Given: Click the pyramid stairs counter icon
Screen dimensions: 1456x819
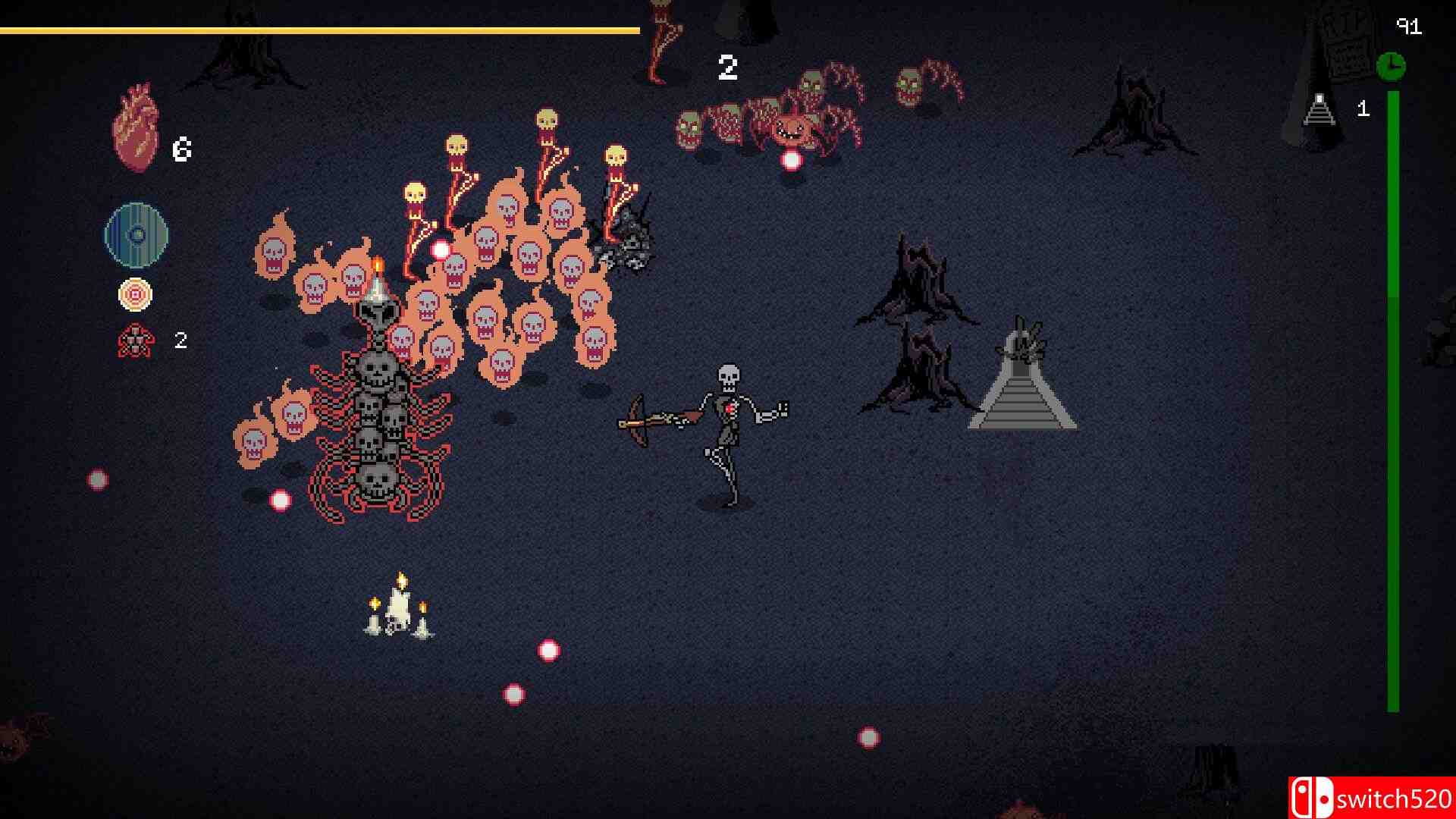Looking at the screenshot, I should pos(1319,109).
